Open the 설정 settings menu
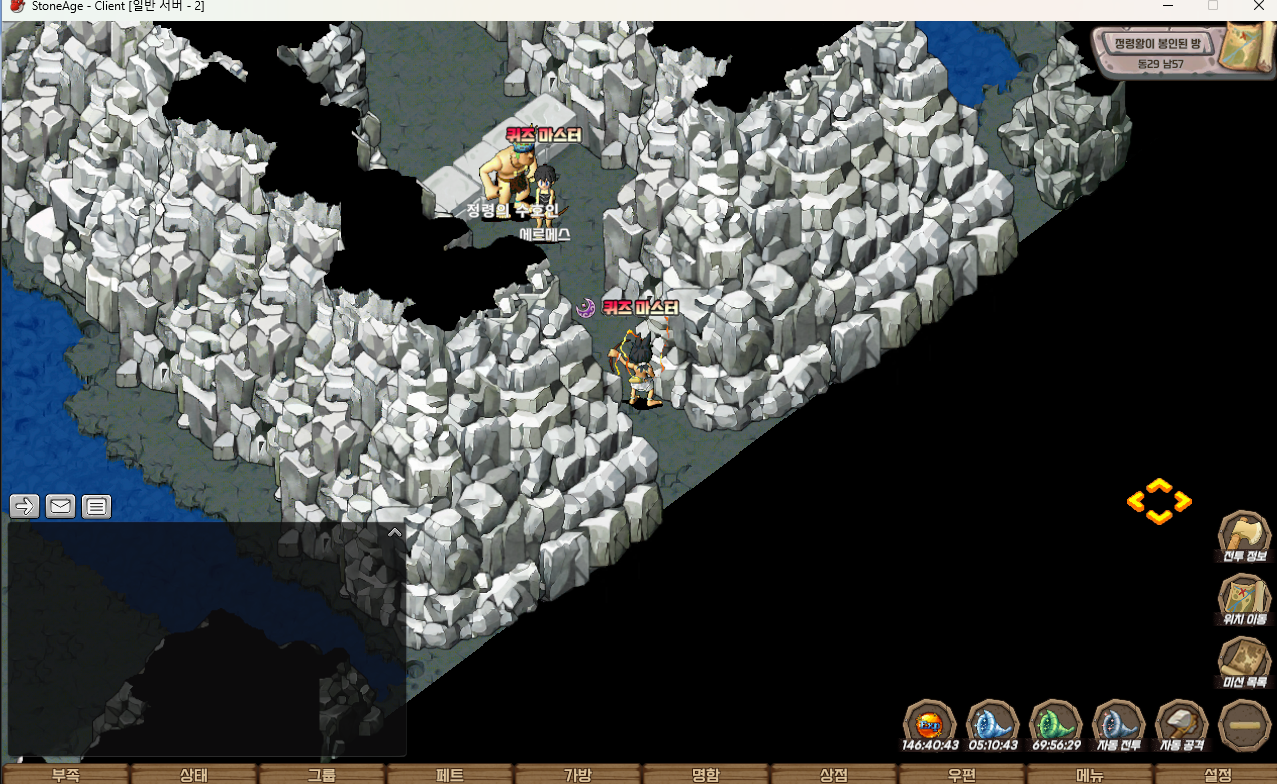 click(x=1218, y=775)
